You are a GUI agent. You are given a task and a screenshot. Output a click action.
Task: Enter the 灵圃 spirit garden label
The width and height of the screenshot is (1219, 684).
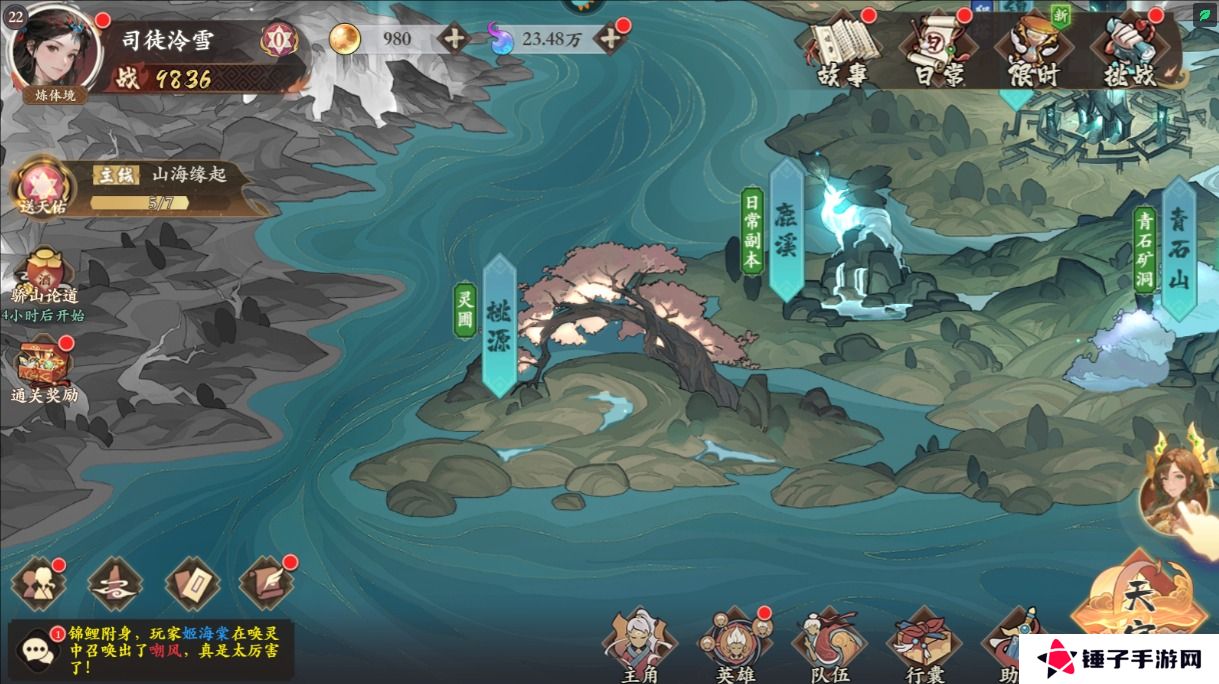coord(465,310)
